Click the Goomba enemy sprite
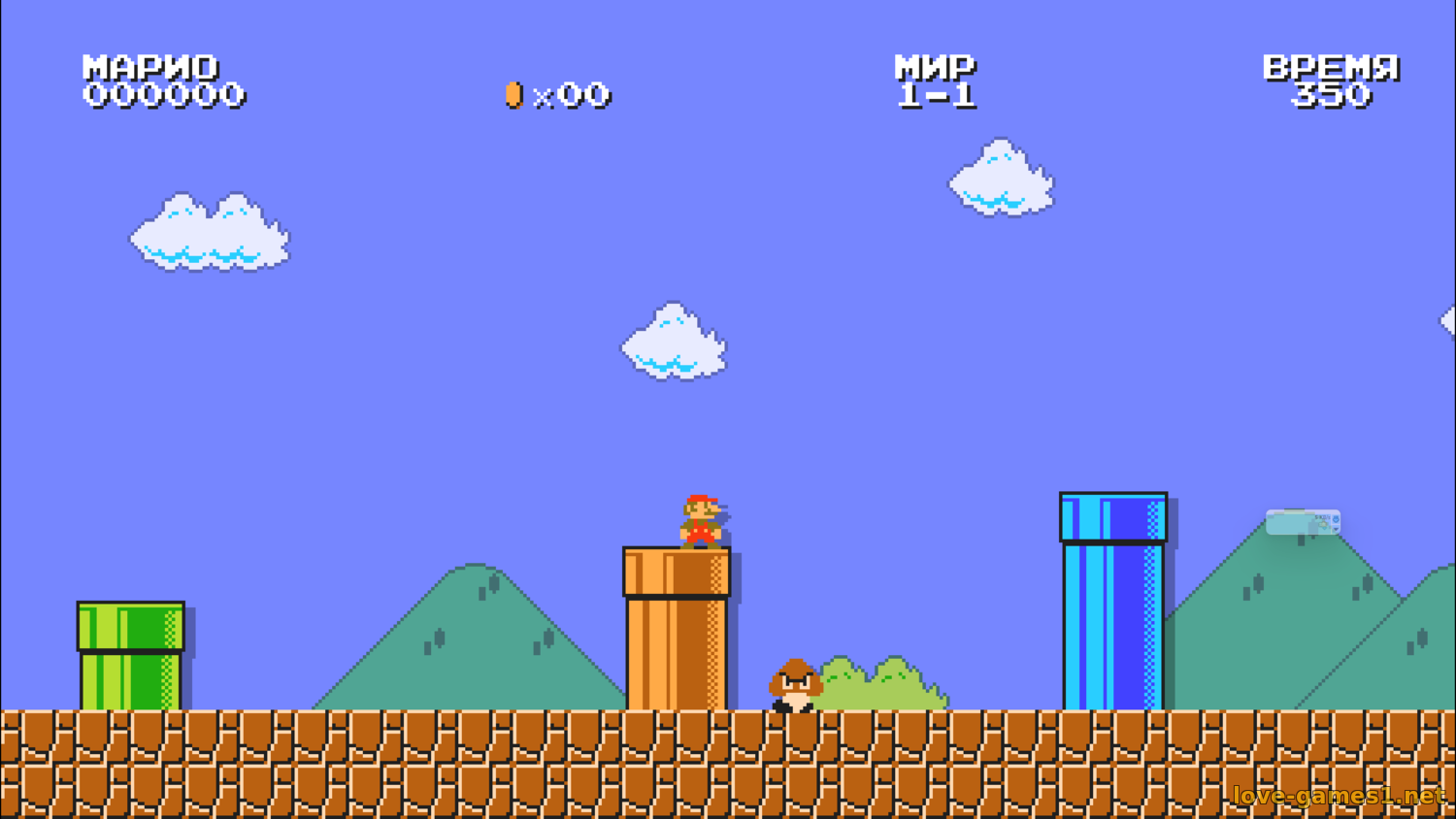The height and width of the screenshot is (819, 1456). pyautogui.click(x=794, y=684)
